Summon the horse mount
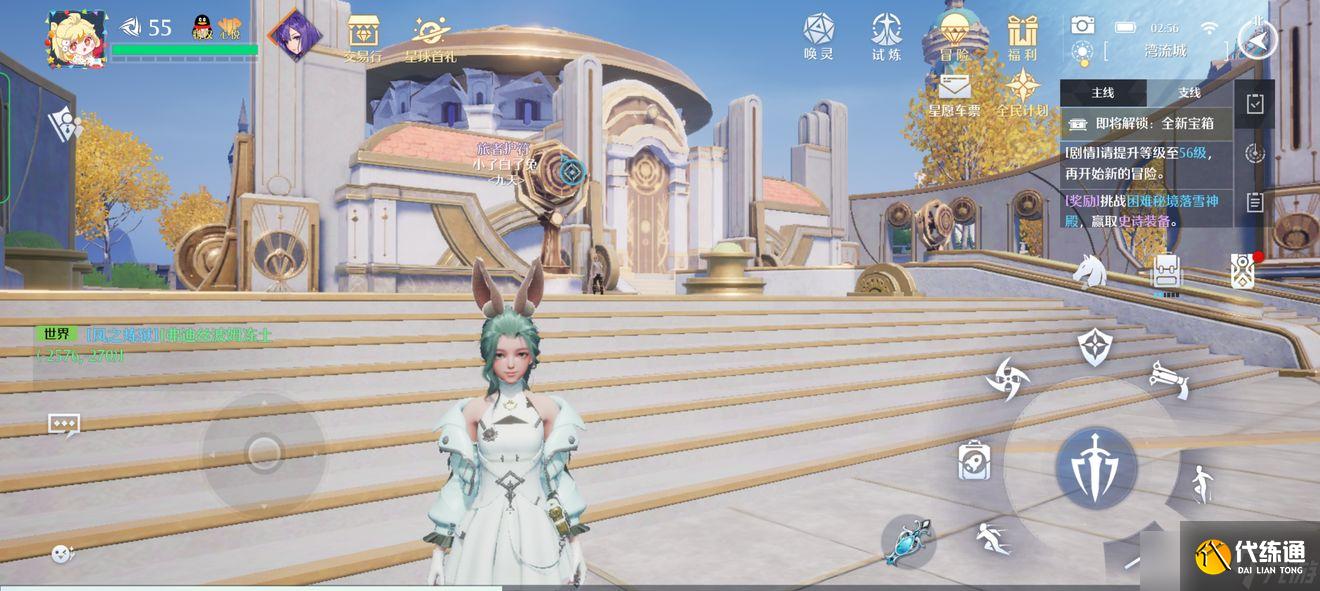Viewport: 1320px width, 591px height. (1089, 270)
